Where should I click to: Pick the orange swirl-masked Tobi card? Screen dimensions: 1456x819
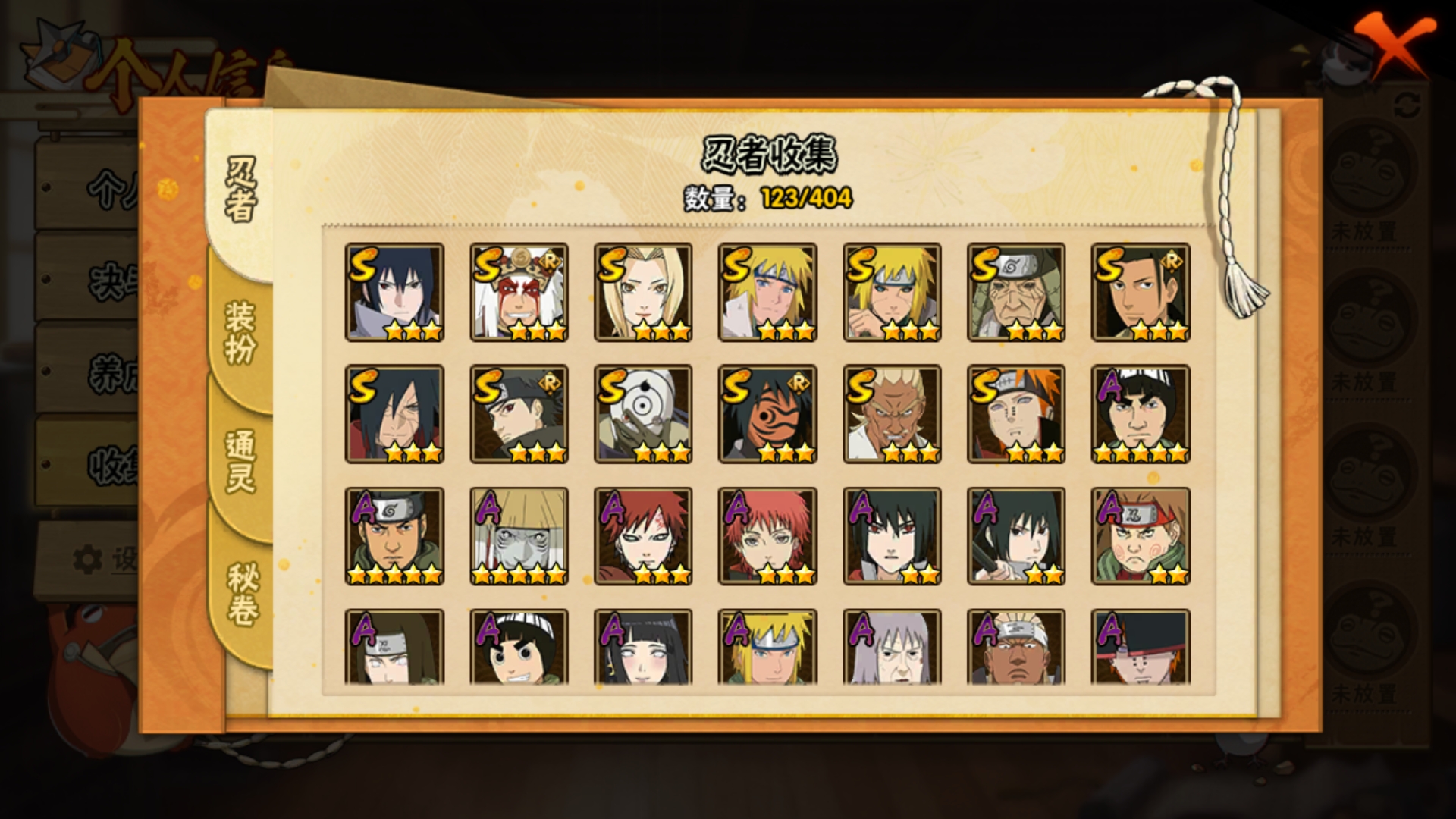(767, 414)
